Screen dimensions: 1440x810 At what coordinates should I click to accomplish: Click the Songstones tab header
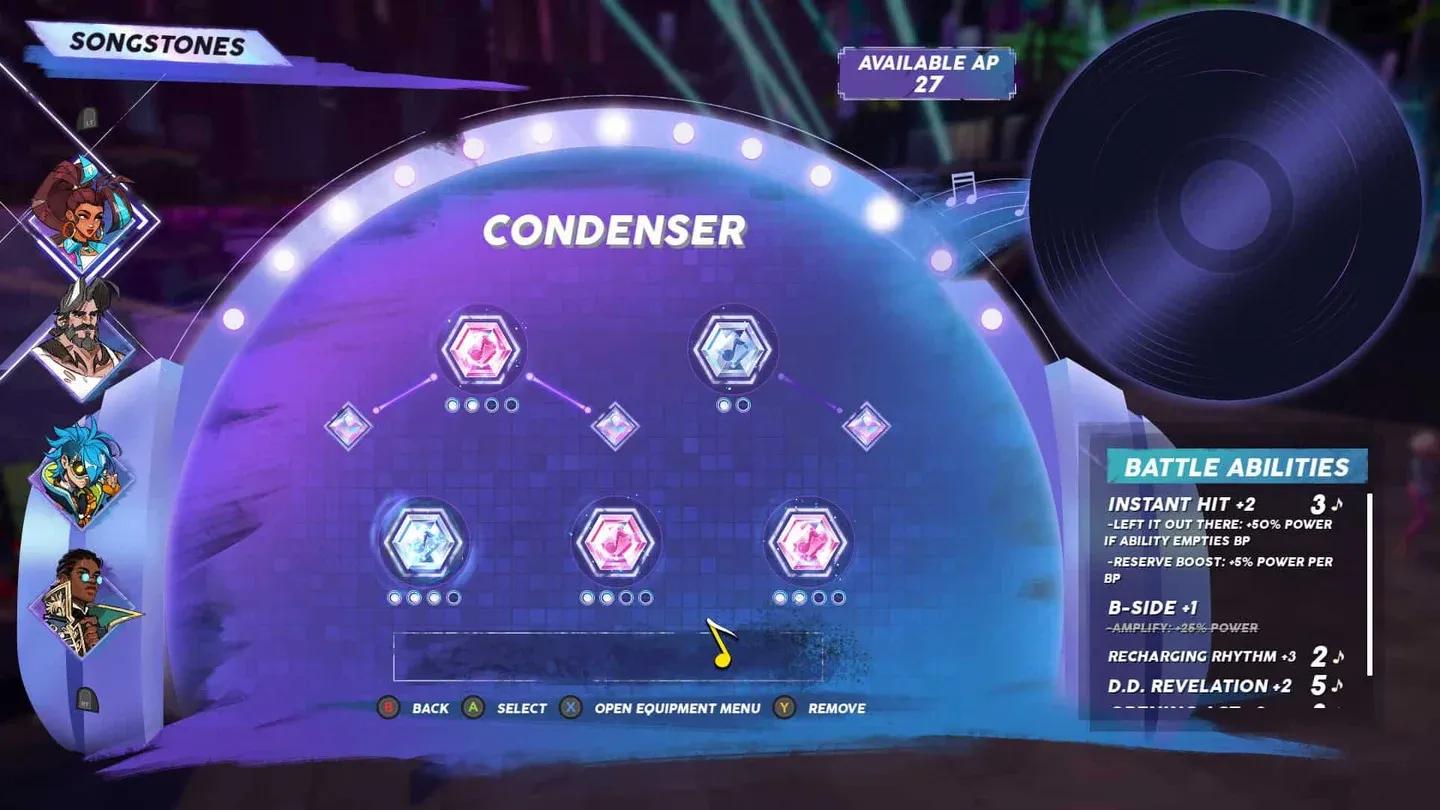[x=155, y=42]
